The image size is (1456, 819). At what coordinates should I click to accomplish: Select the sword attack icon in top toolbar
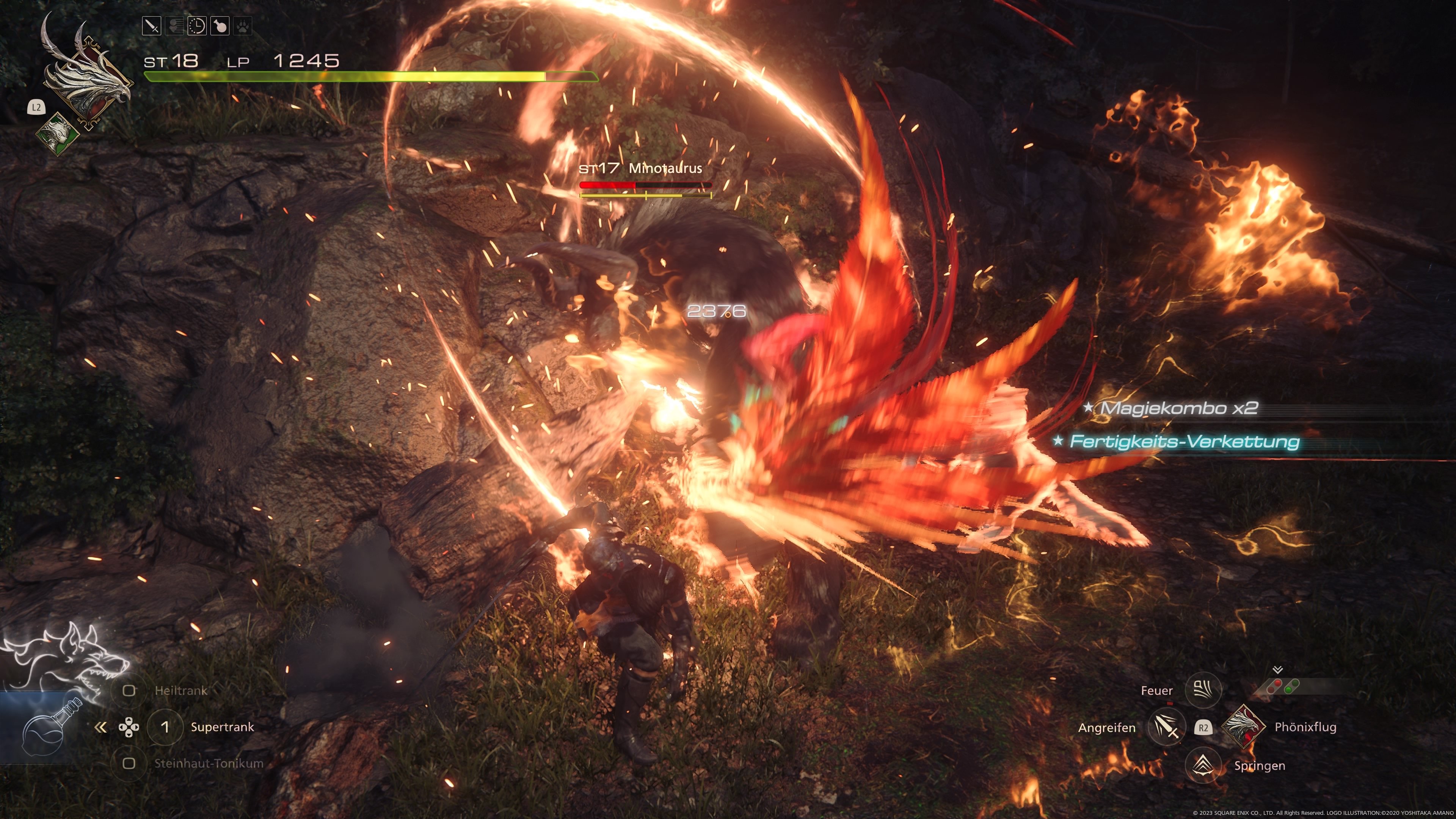[152, 26]
